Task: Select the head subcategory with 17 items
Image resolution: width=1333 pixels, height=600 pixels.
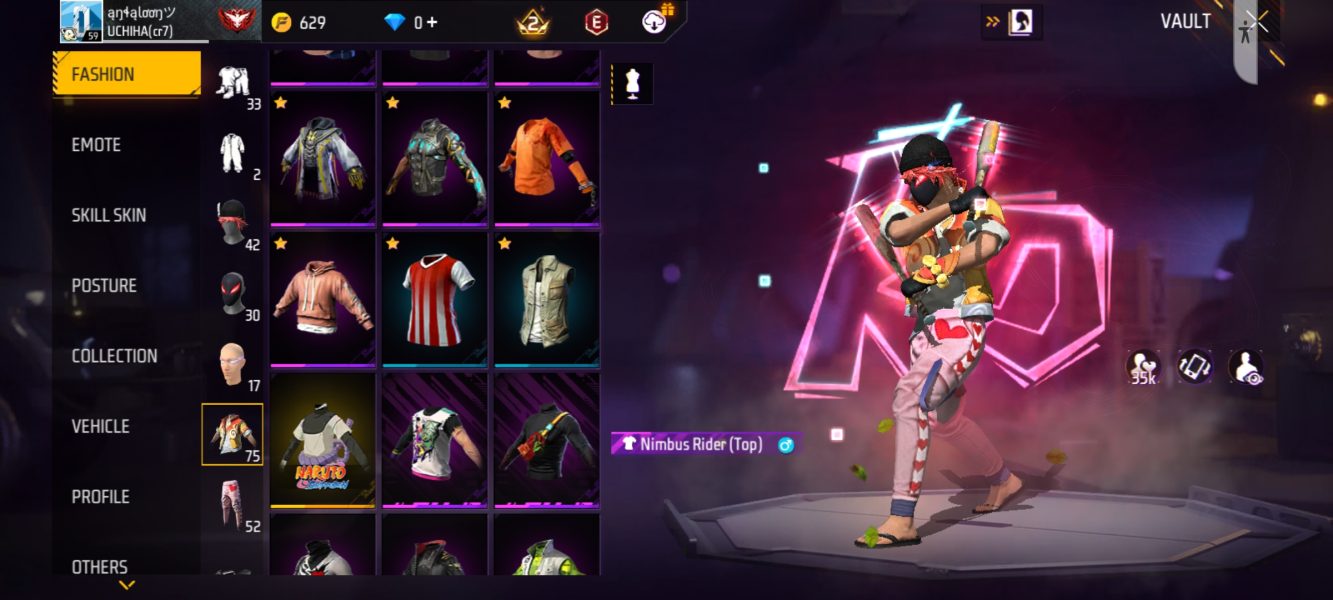Action: click(233, 365)
